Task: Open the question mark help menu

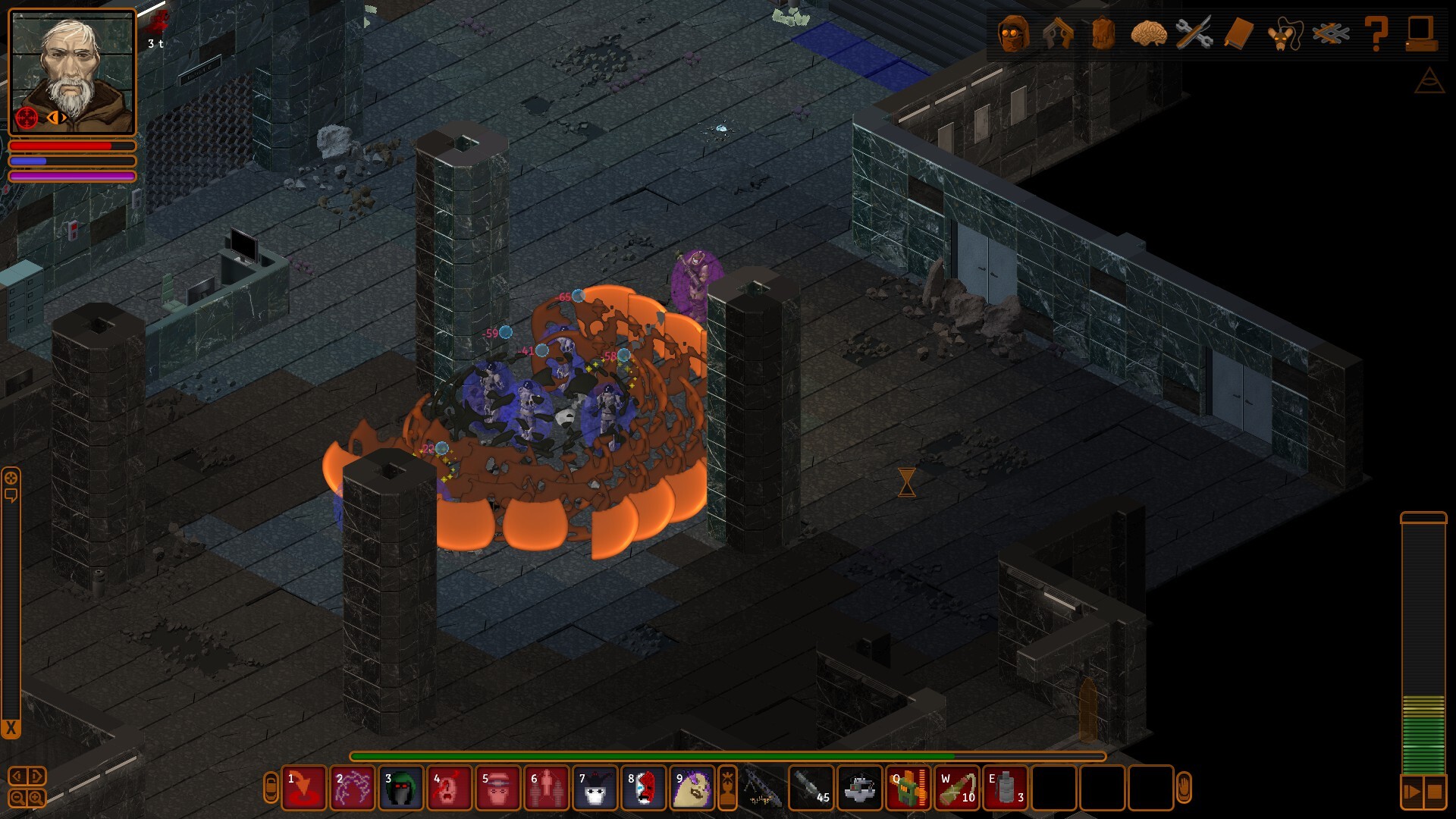Action: click(1376, 33)
